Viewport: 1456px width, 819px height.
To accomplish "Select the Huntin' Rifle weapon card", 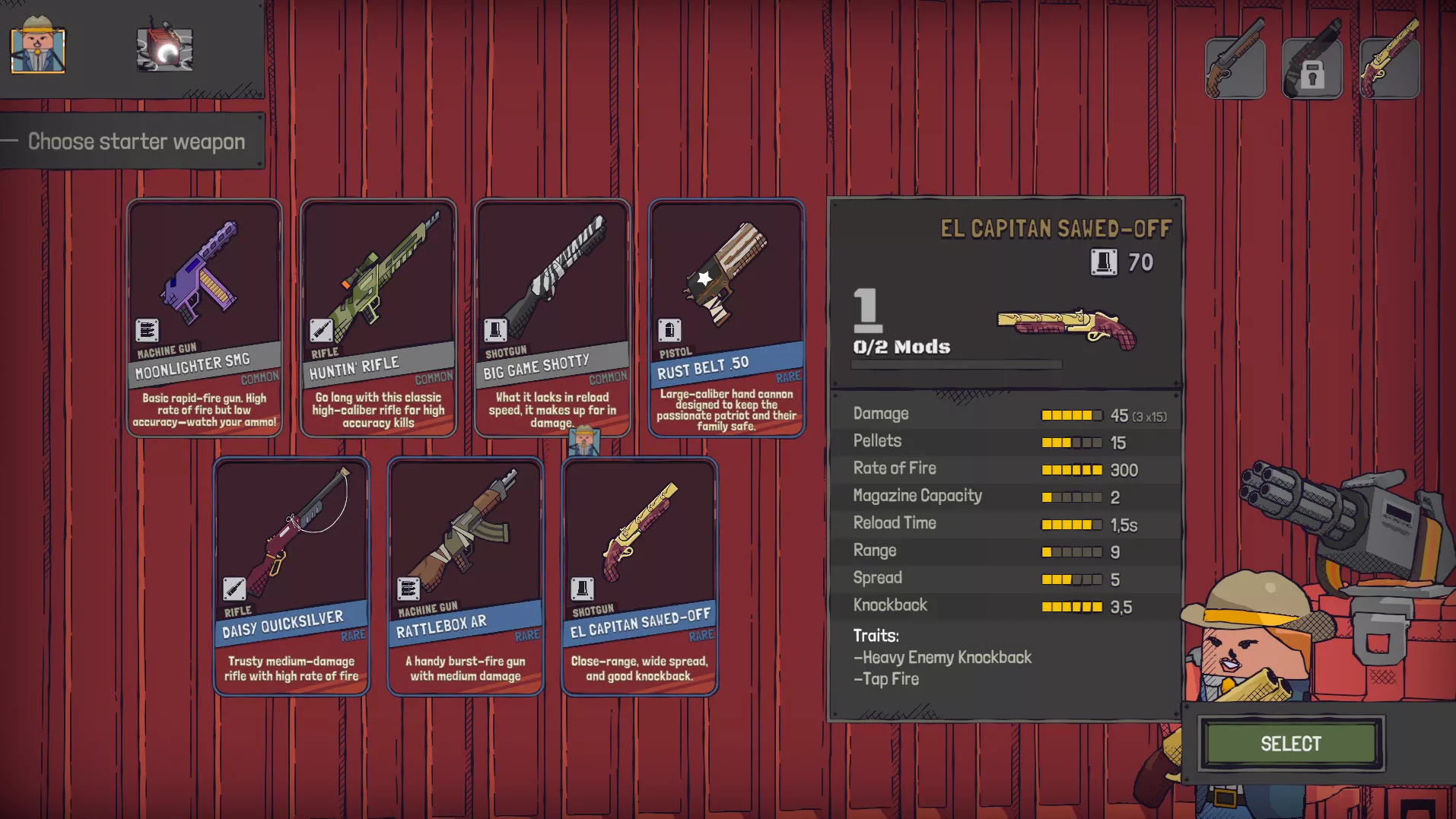I will (378, 317).
